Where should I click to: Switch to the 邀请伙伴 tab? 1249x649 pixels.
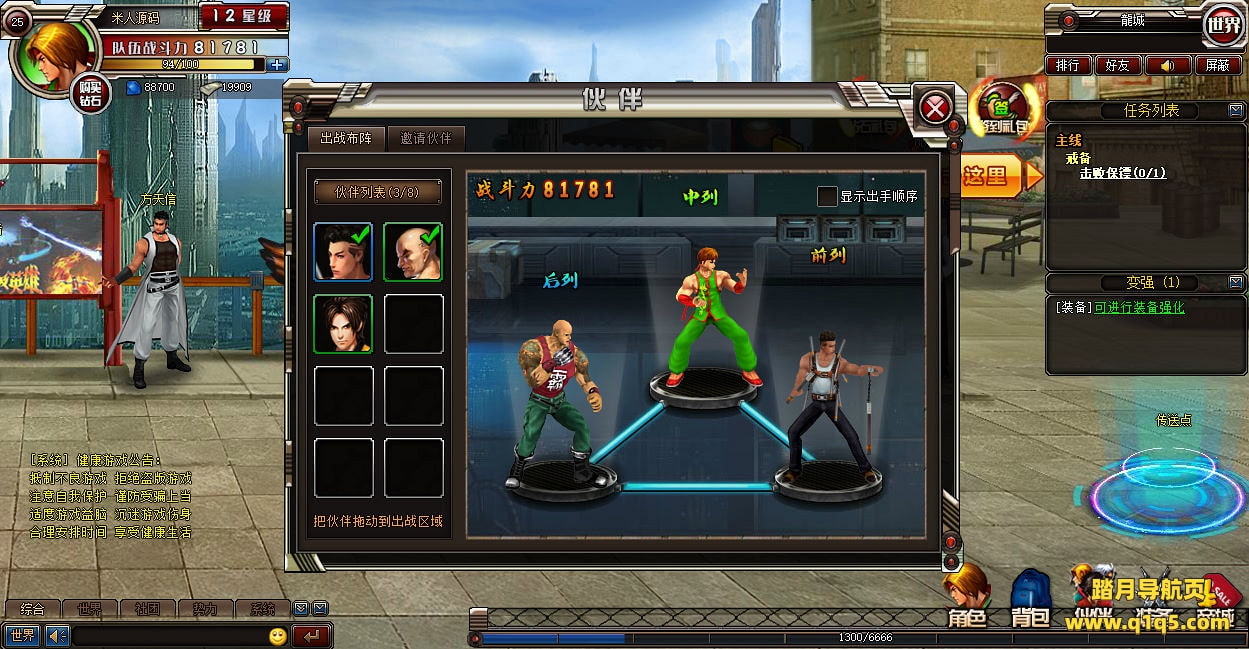pos(425,138)
